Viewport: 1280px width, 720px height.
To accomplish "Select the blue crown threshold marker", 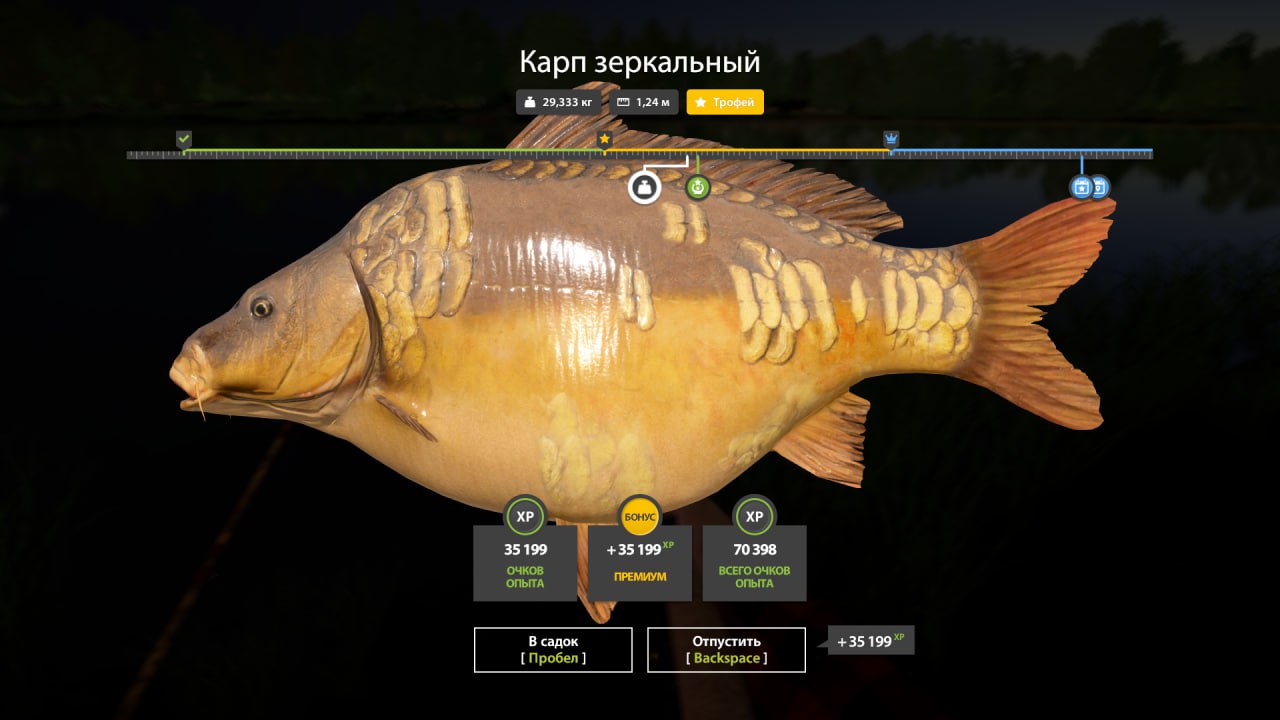I will (x=891, y=138).
